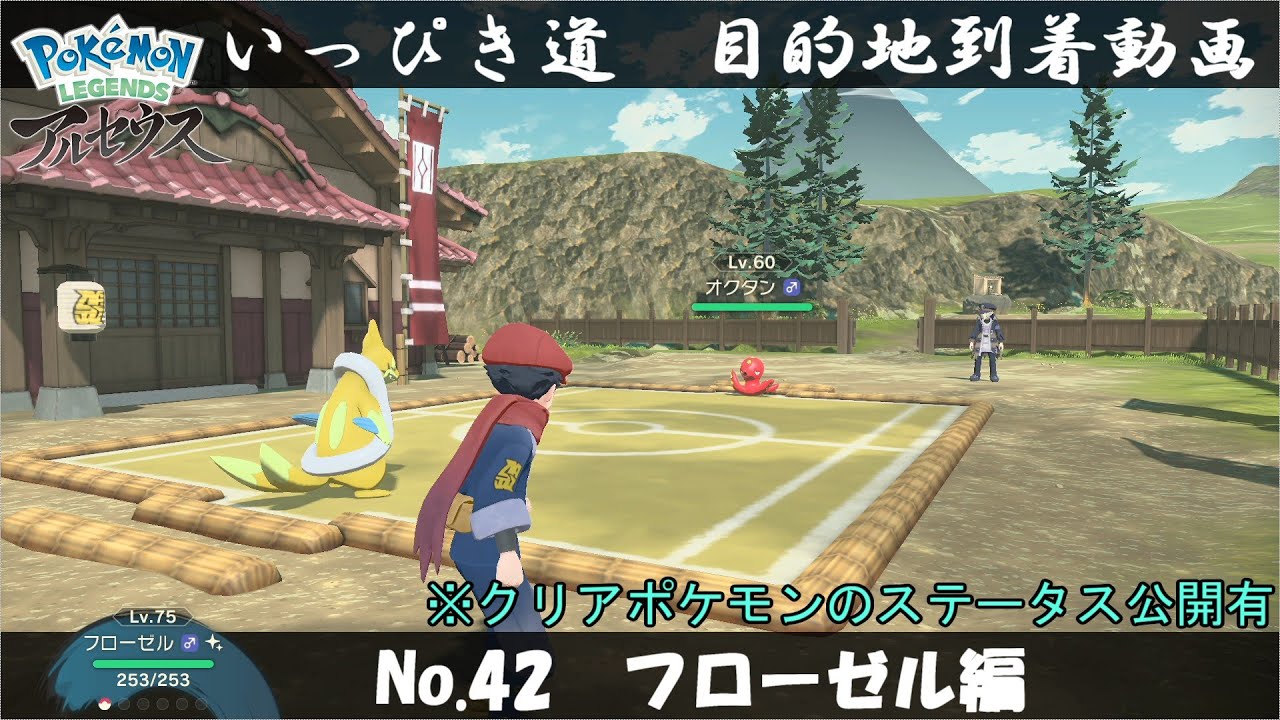Select the Lv.75 level badge
The width and height of the screenshot is (1280, 720).
click(152, 616)
